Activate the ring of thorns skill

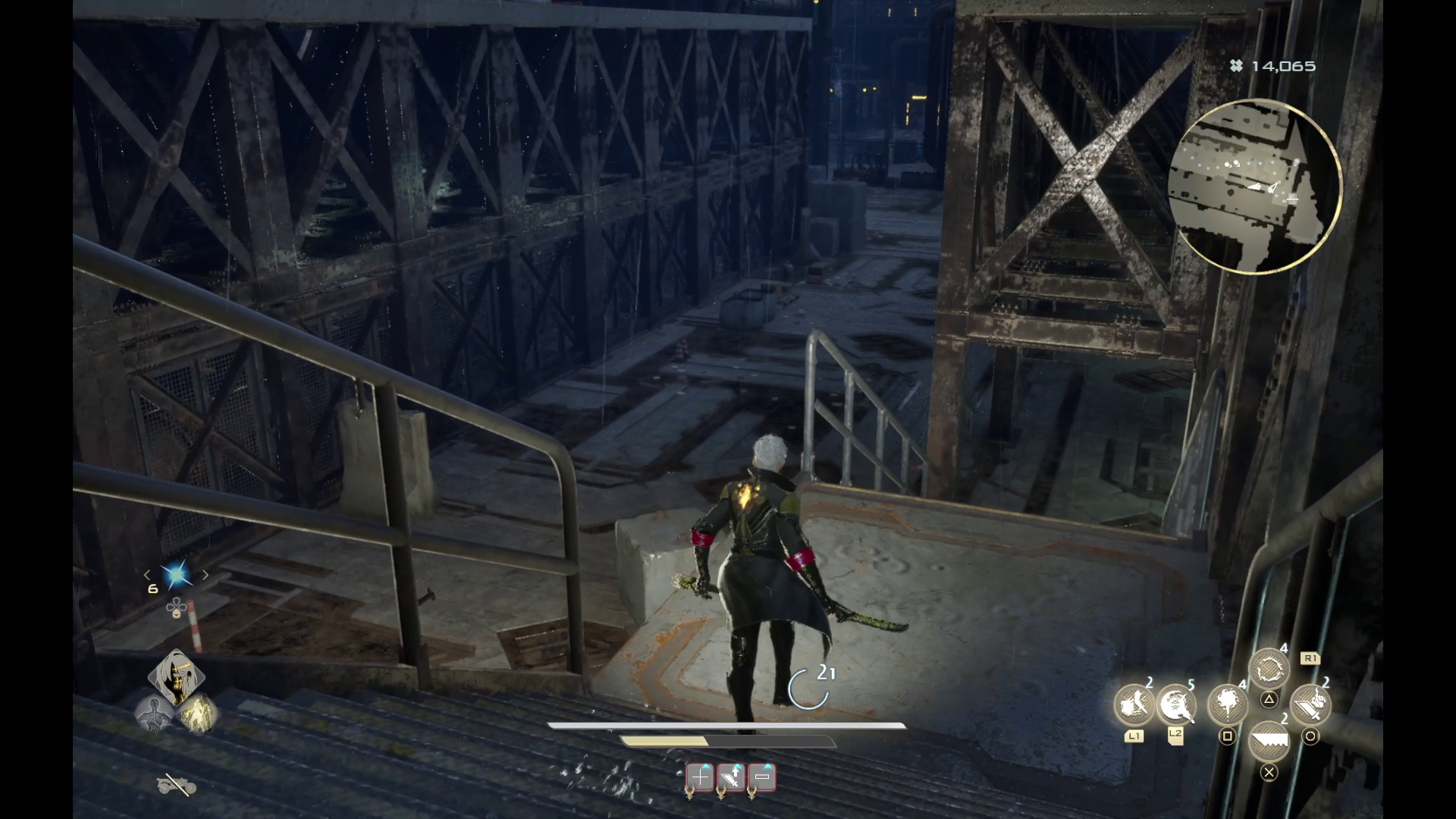(x=1268, y=669)
